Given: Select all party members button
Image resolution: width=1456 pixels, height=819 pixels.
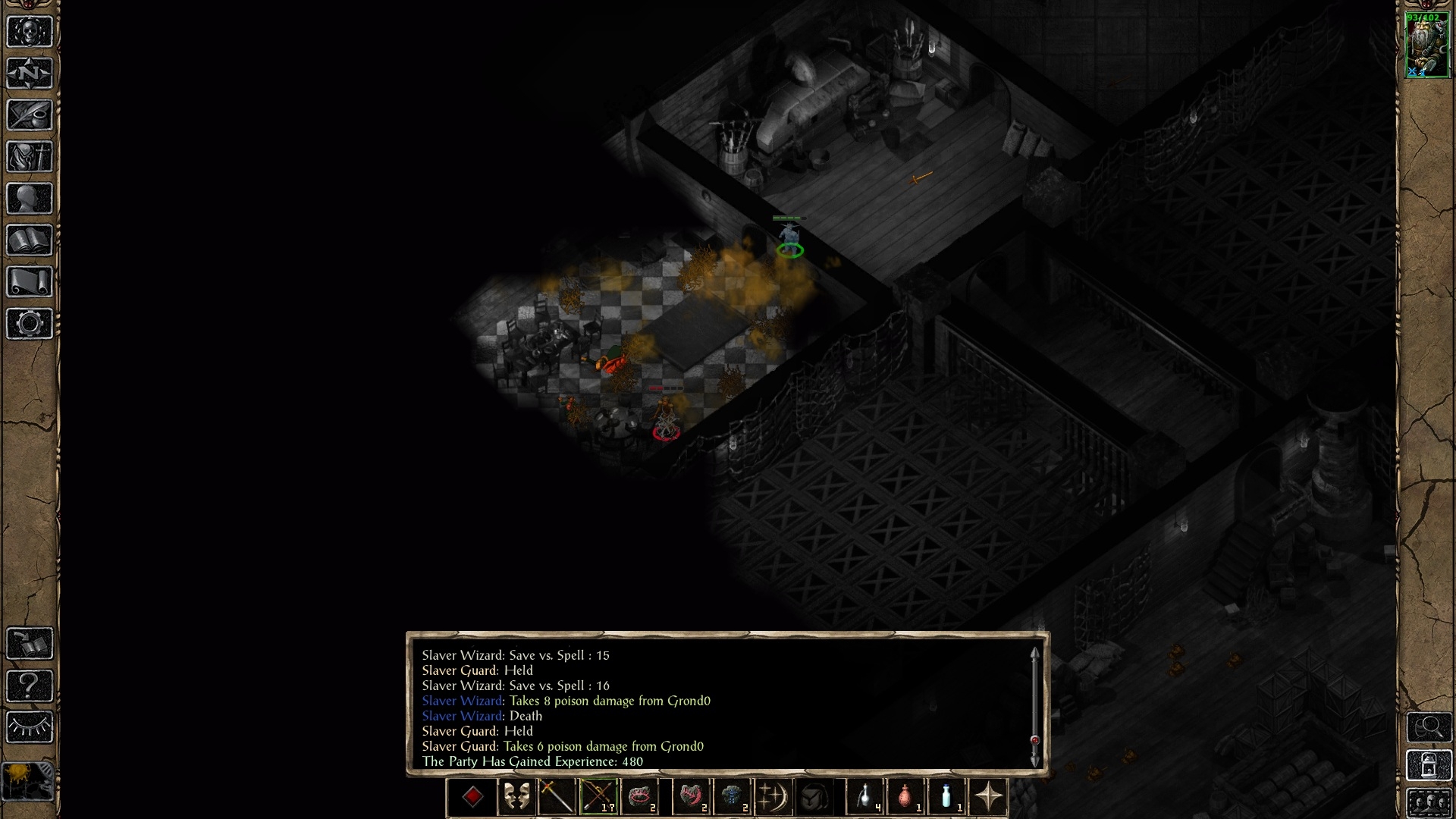Looking at the screenshot, I should [1429, 802].
